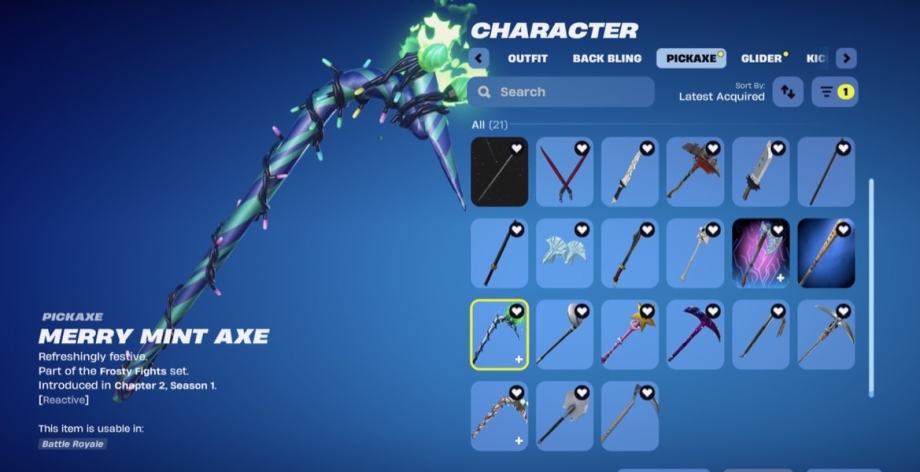Viewport: 920px width, 472px height.
Task: Open the filter button showing 1
Action: click(x=834, y=92)
